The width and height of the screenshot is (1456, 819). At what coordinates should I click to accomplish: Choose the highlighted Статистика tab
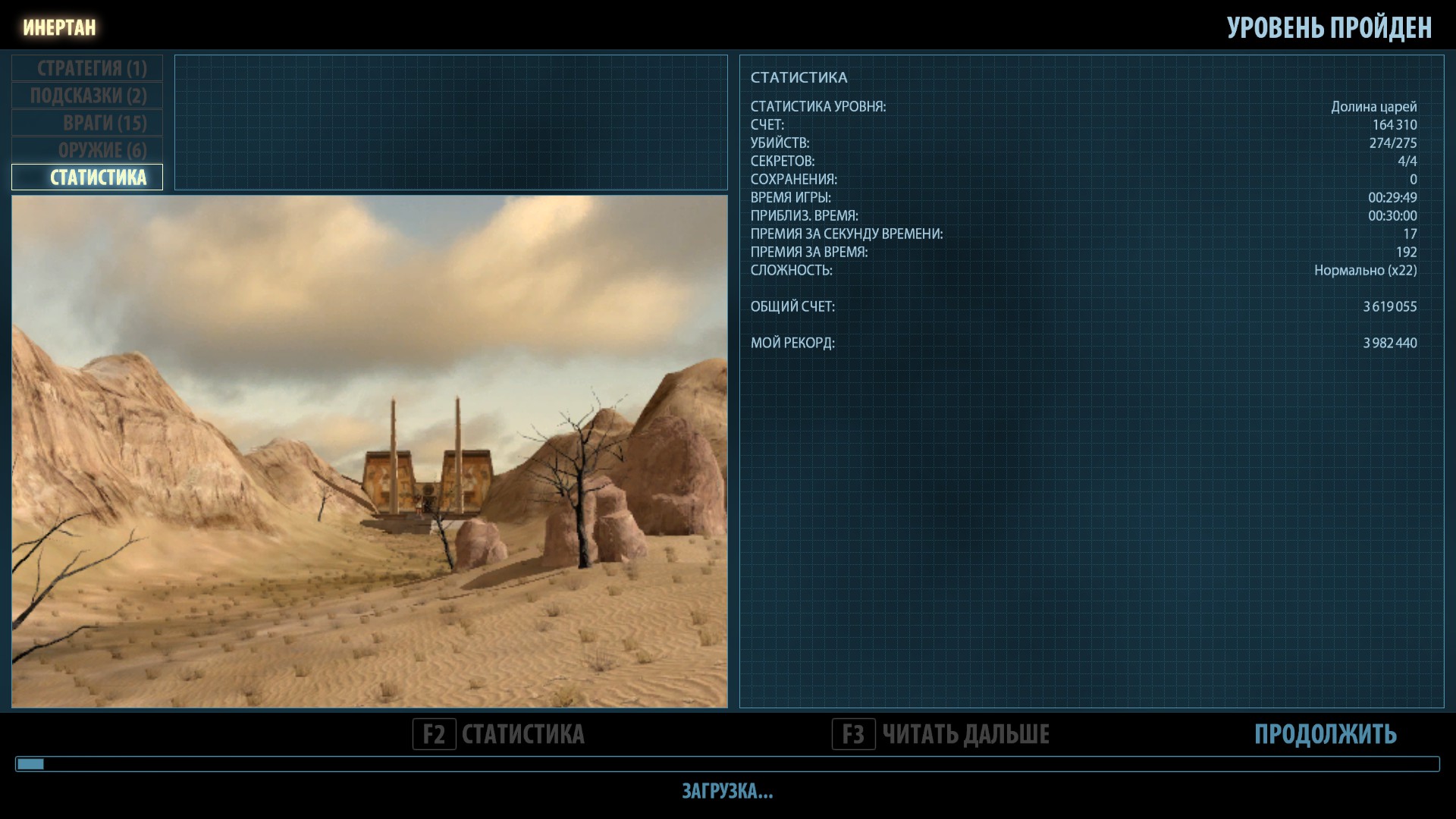click(88, 177)
